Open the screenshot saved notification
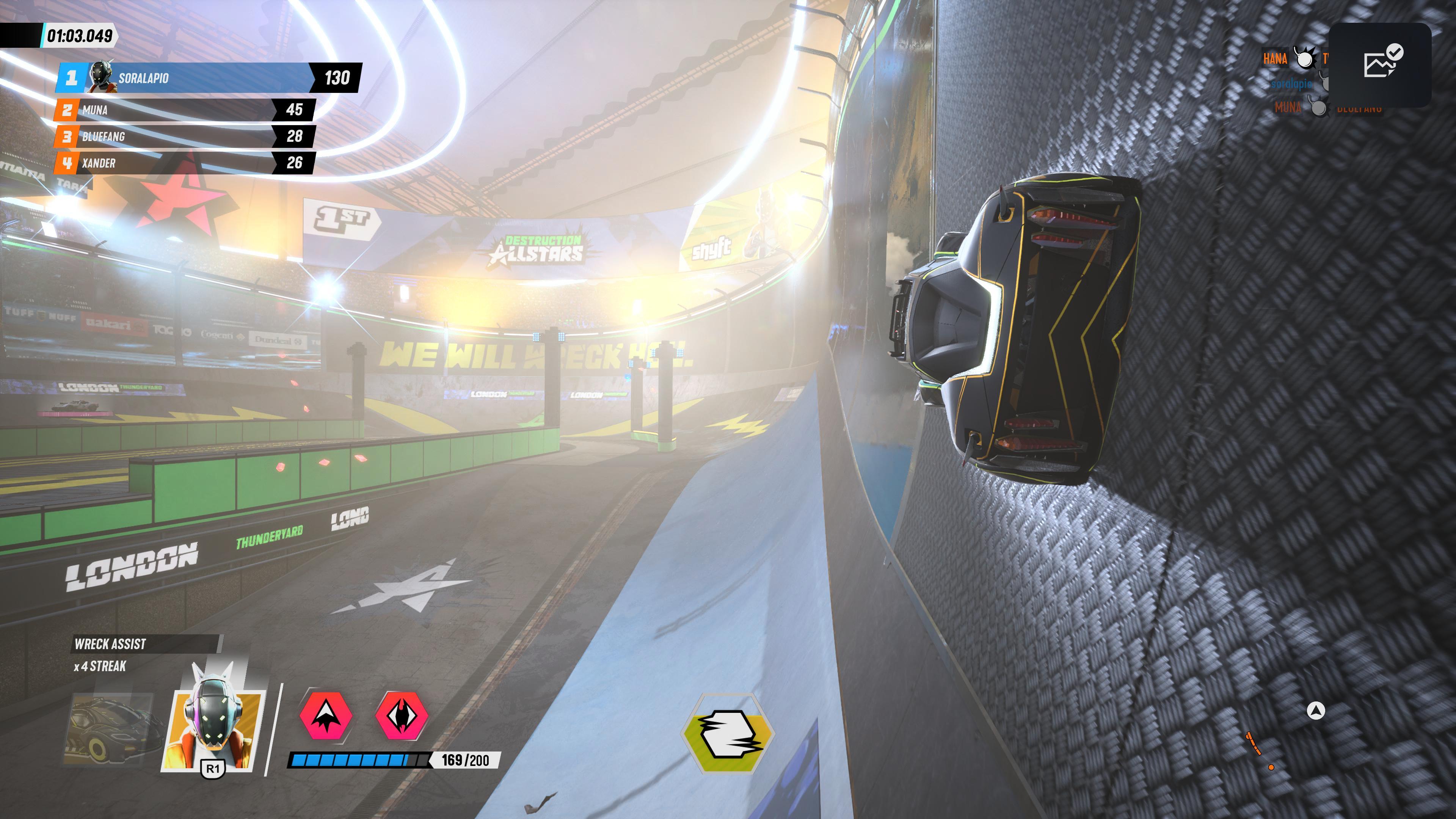 [1380, 65]
